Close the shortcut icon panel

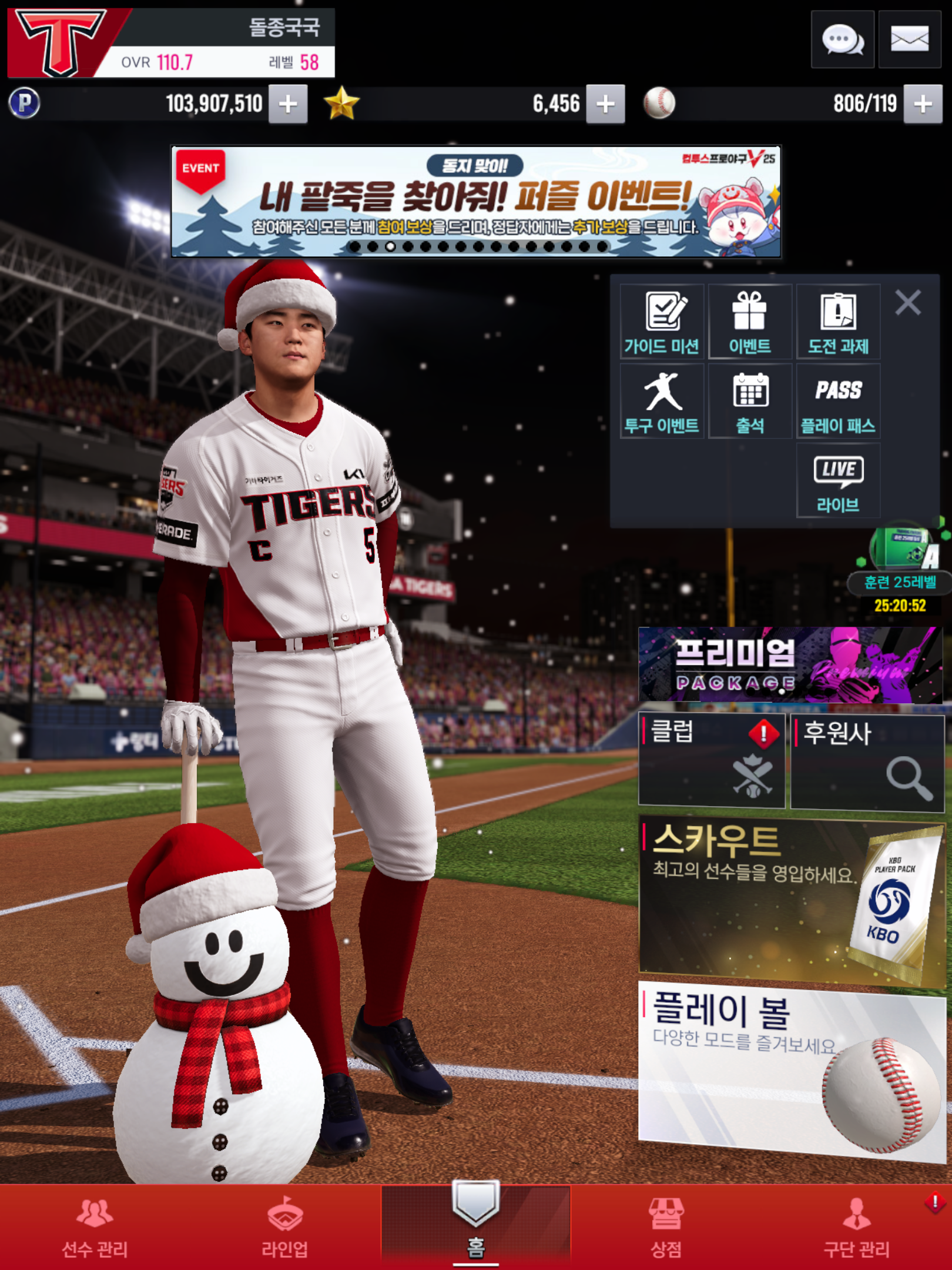click(908, 303)
